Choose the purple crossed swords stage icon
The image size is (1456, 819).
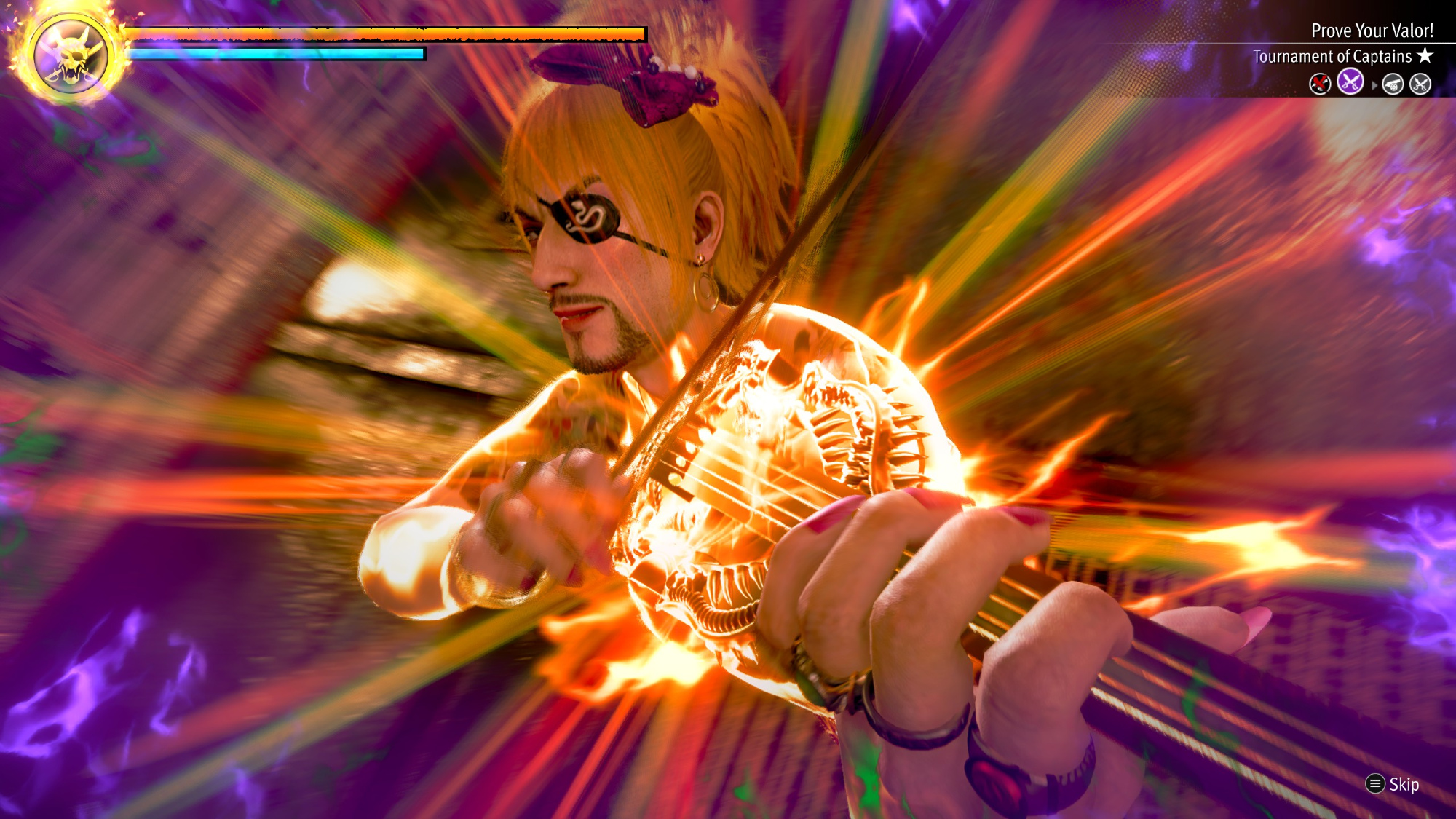[x=1350, y=82]
